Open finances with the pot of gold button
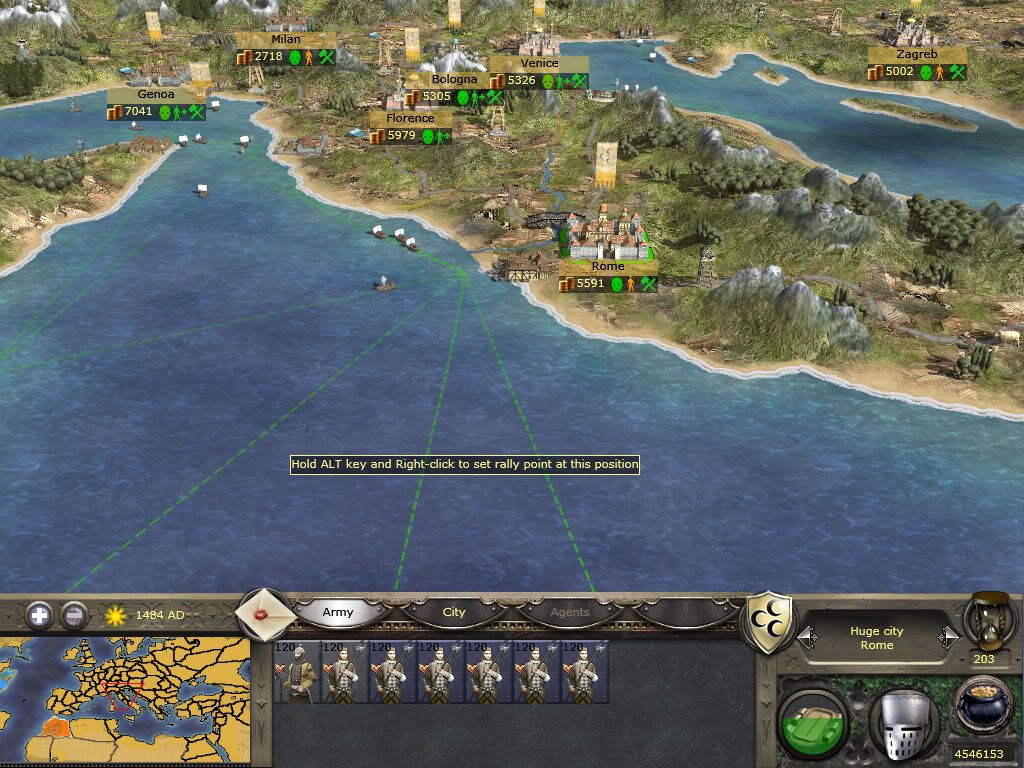Screen dimensions: 1024x768 pyautogui.click(x=983, y=705)
